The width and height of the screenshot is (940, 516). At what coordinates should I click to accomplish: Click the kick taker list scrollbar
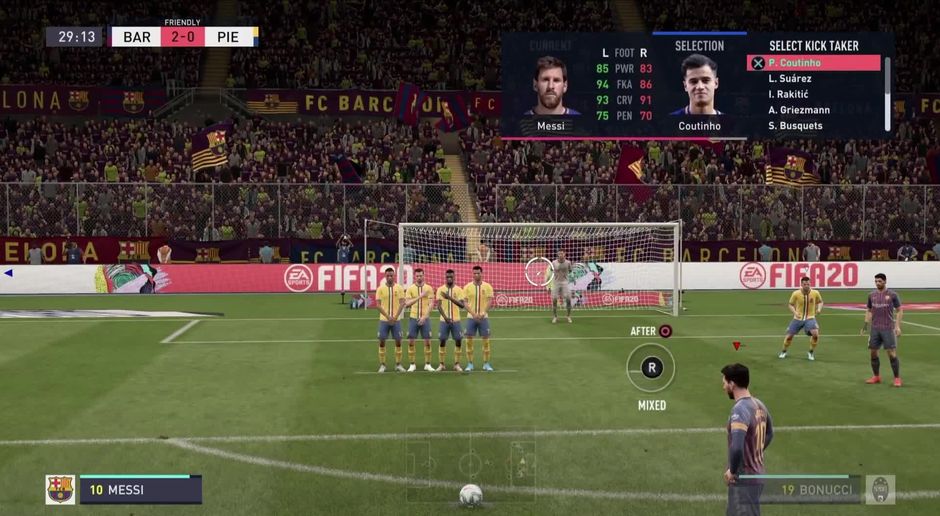(887, 93)
